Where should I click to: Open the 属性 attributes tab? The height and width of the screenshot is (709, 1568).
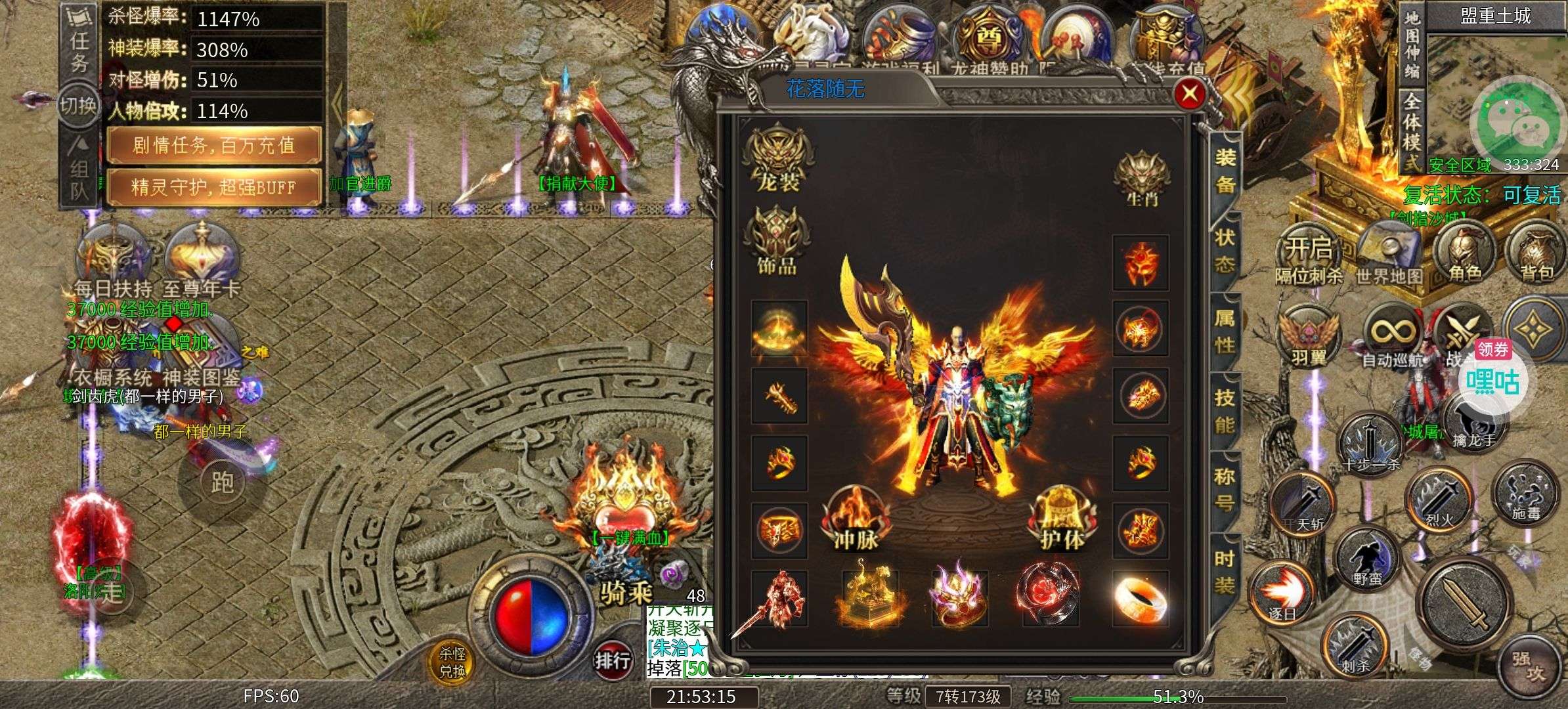tap(1225, 331)
